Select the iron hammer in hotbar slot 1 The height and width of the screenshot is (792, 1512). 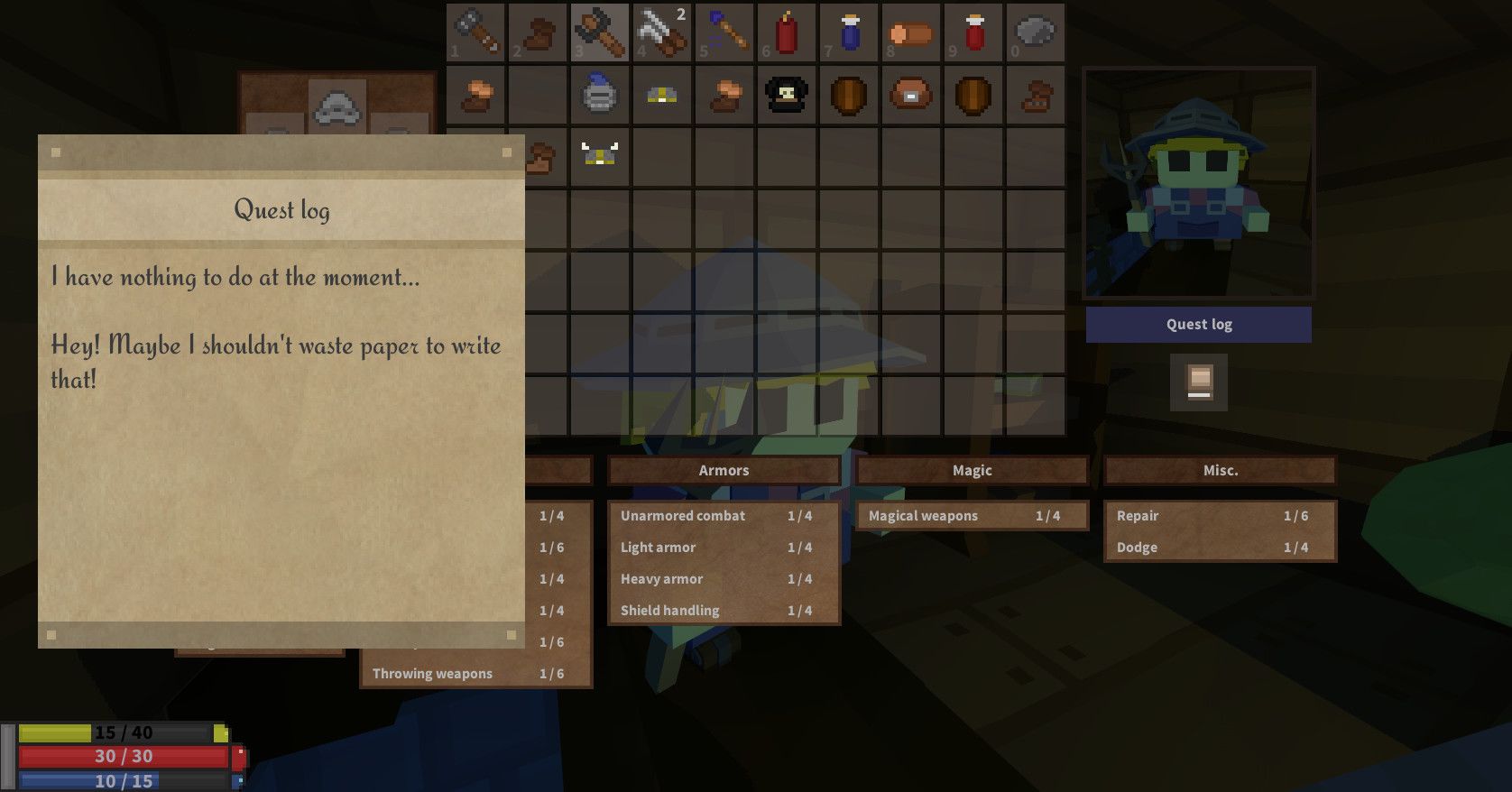pos(475,32)
